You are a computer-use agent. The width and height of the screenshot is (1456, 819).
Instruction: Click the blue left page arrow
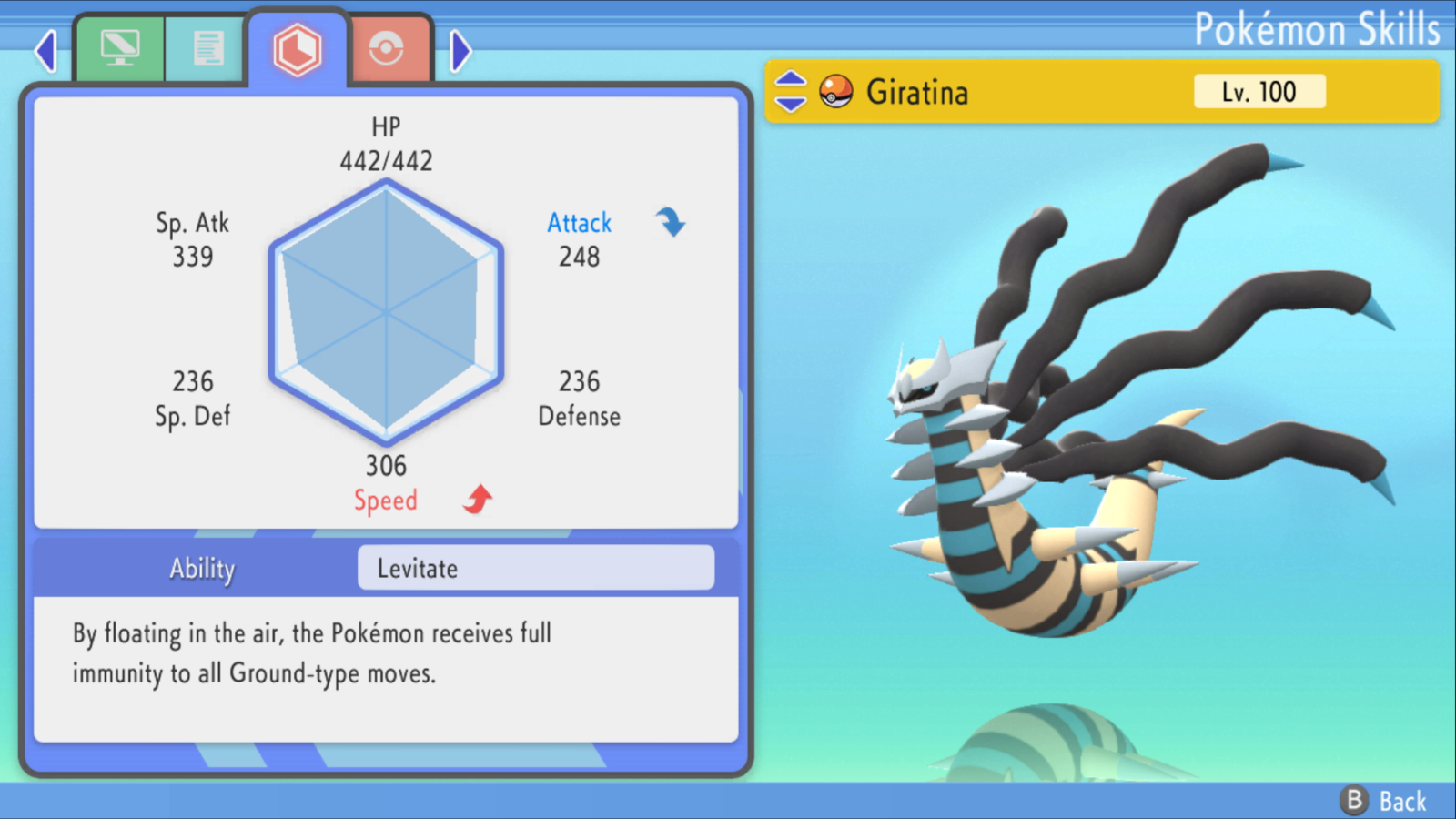(x=44, y=50)
